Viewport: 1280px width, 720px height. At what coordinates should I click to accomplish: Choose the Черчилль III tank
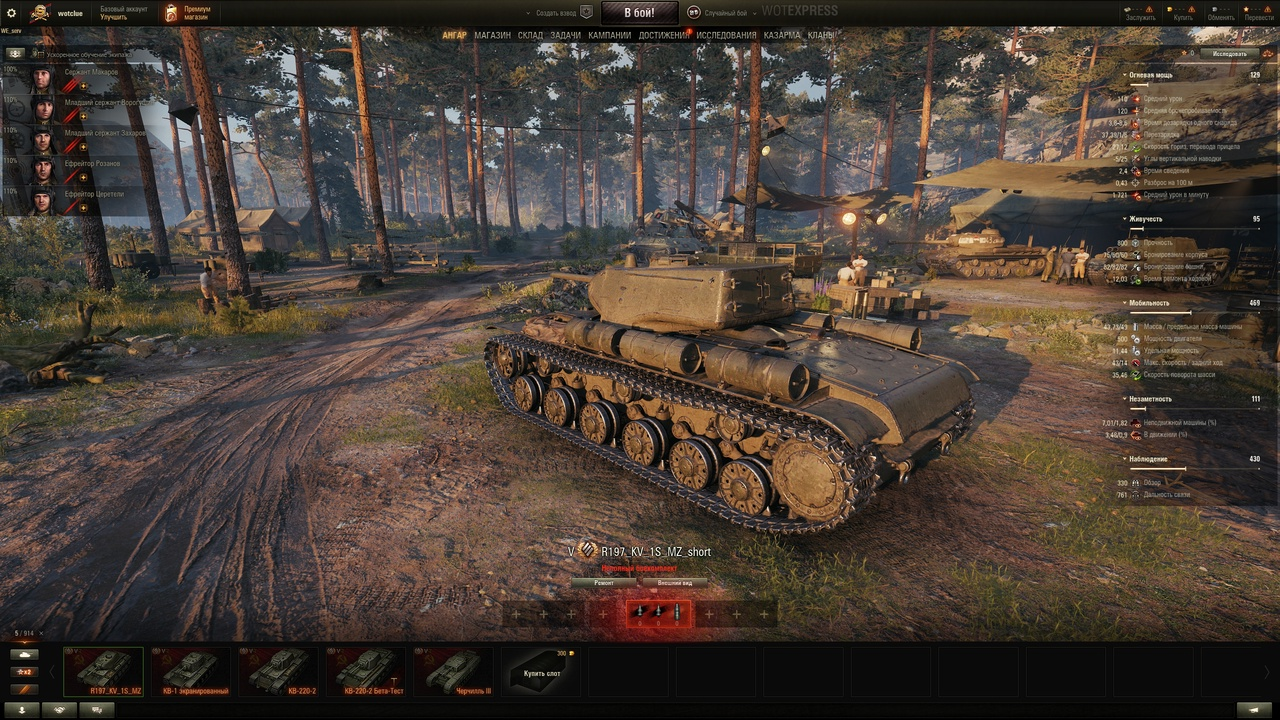[x=454, y=671]
